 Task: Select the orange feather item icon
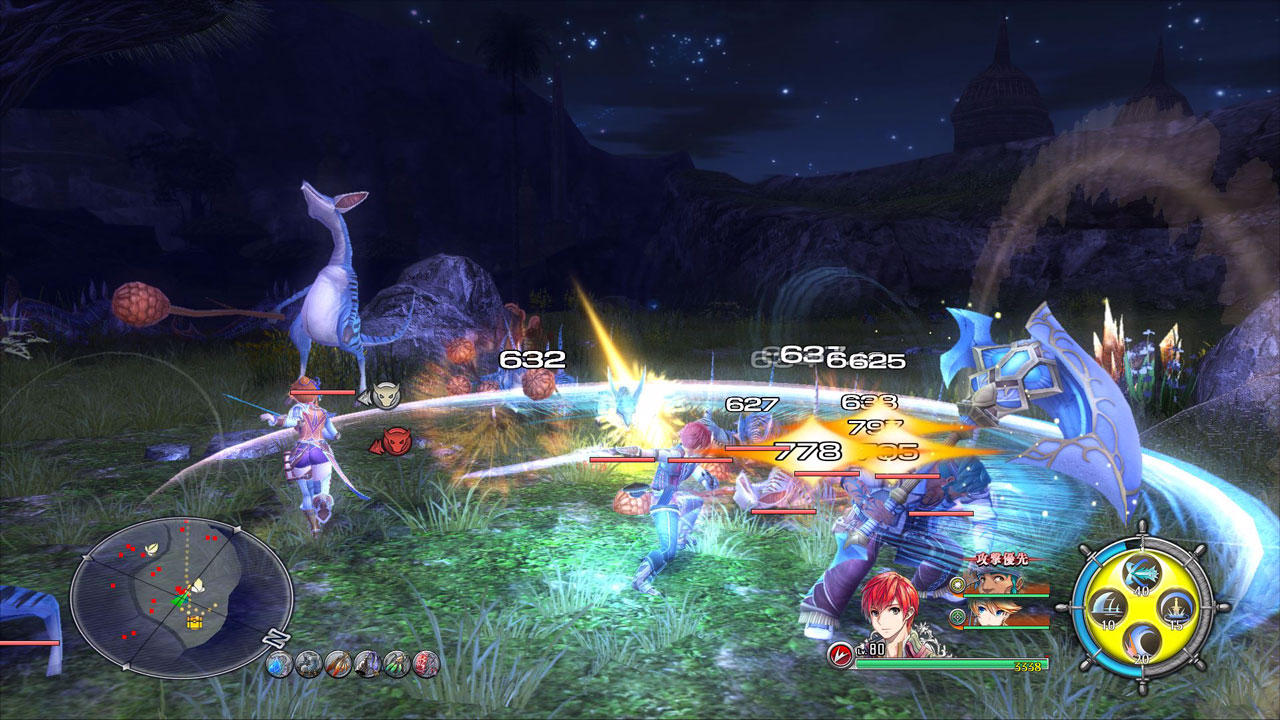pyautogui.click(x=338, y=665)
